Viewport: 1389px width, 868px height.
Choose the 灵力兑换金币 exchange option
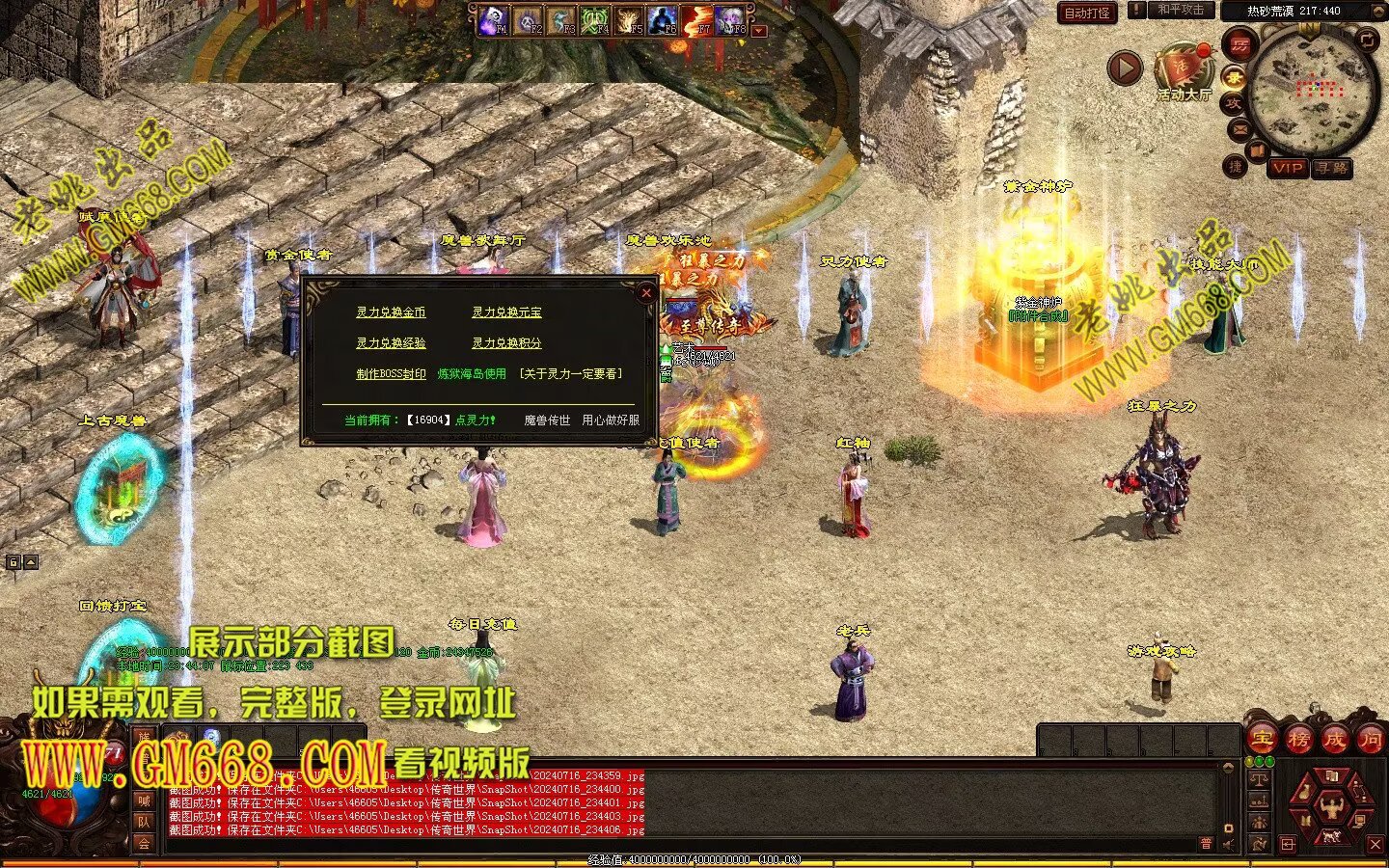391,312
